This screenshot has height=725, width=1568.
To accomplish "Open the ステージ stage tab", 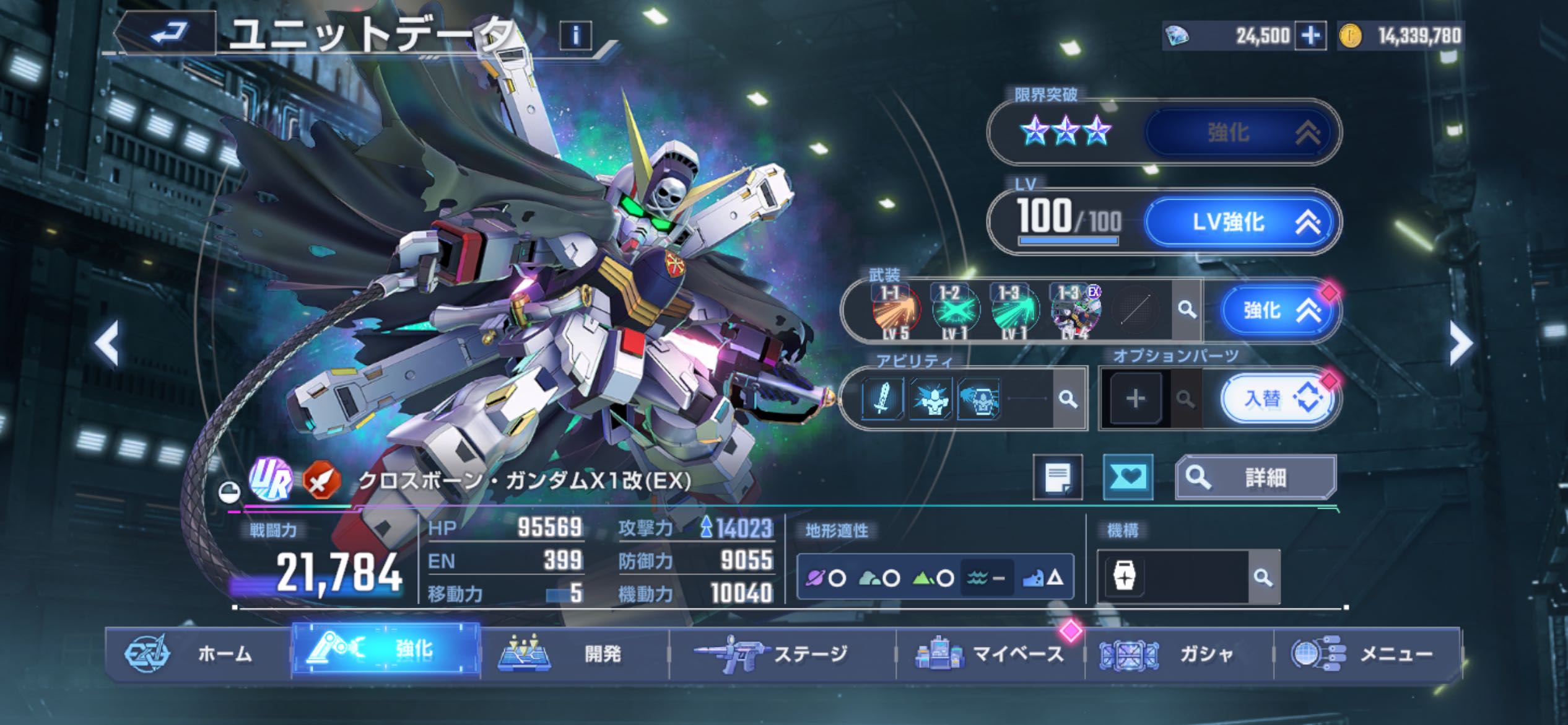I will [x=782, y=654].
